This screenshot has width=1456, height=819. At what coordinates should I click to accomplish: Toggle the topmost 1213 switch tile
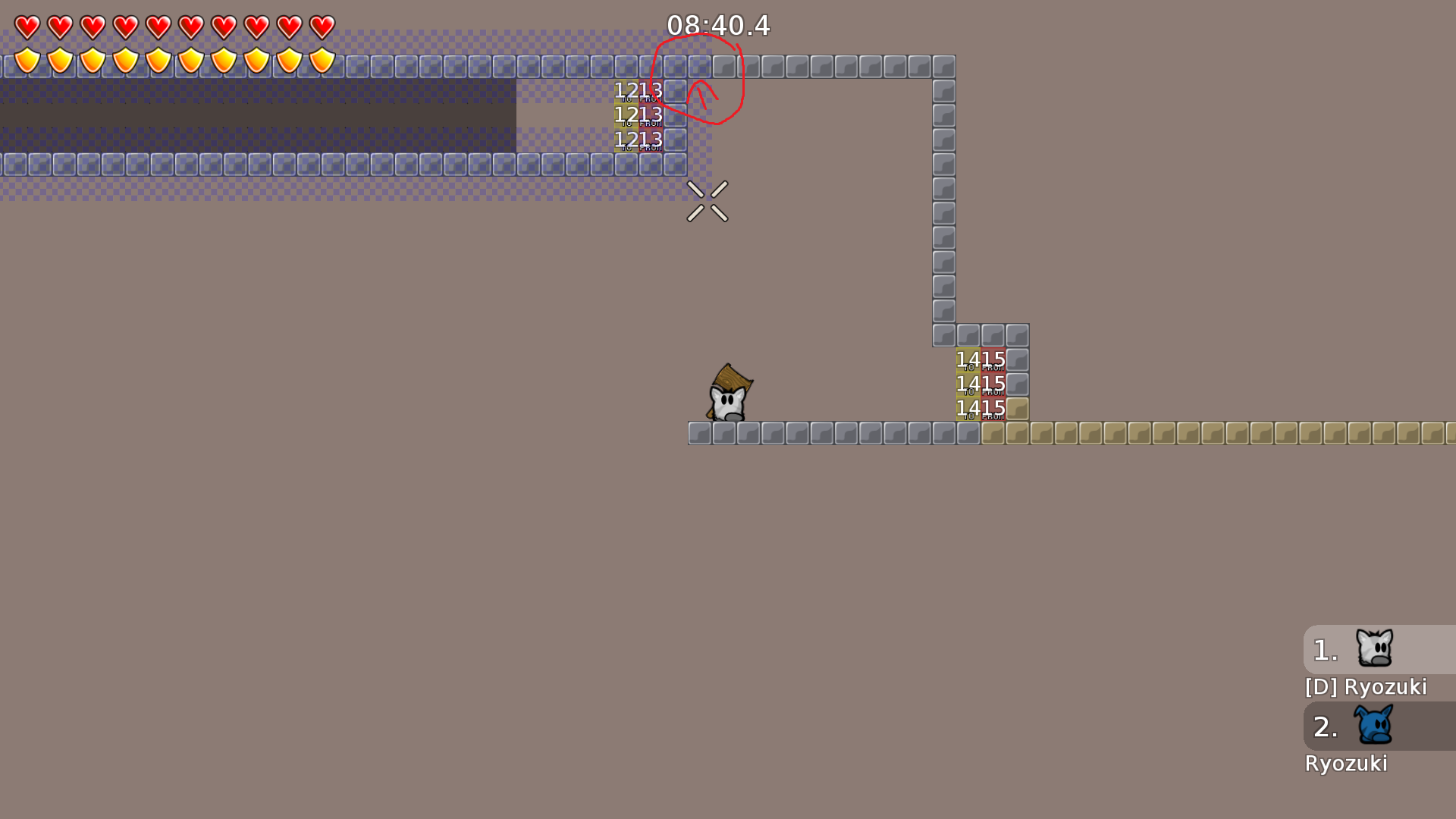click(639, 89)
